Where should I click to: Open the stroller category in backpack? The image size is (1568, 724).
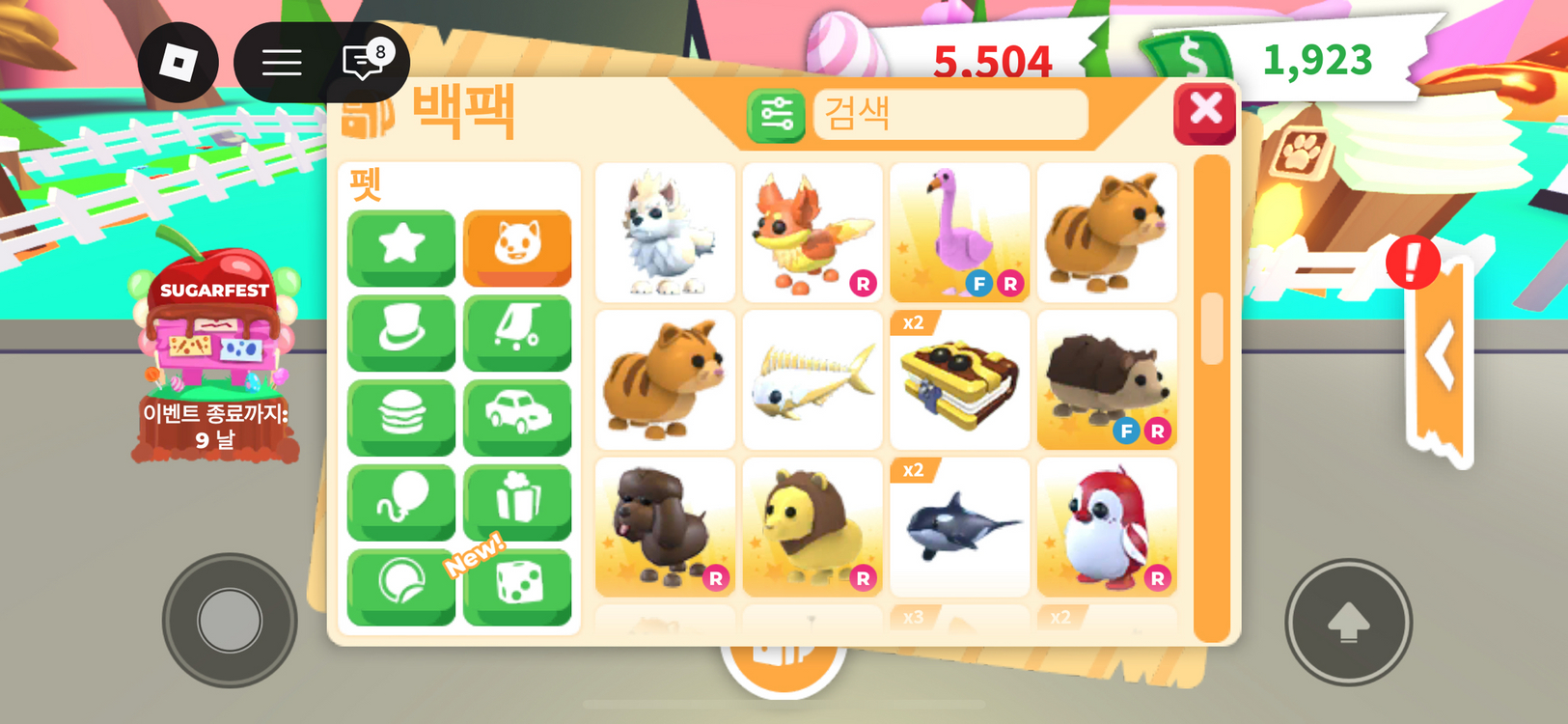tap(518, 333)
